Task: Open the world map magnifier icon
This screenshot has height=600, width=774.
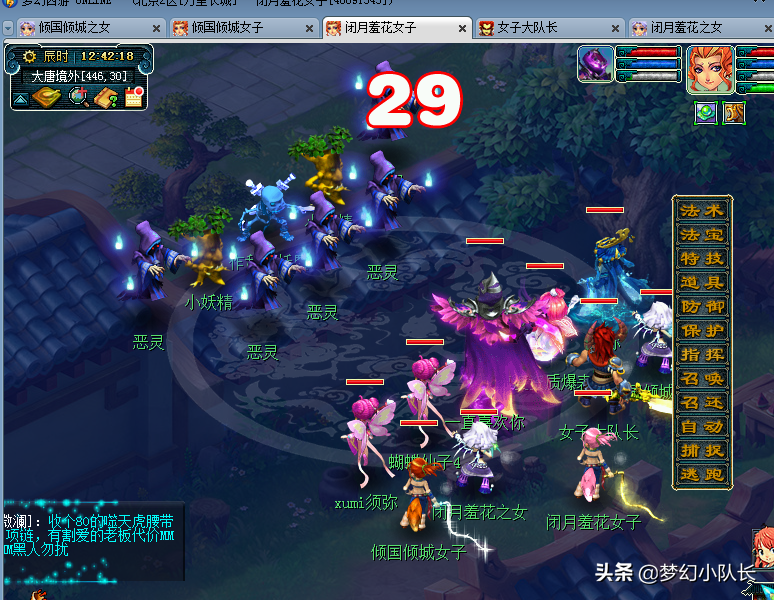Action: tap(78, 97)
